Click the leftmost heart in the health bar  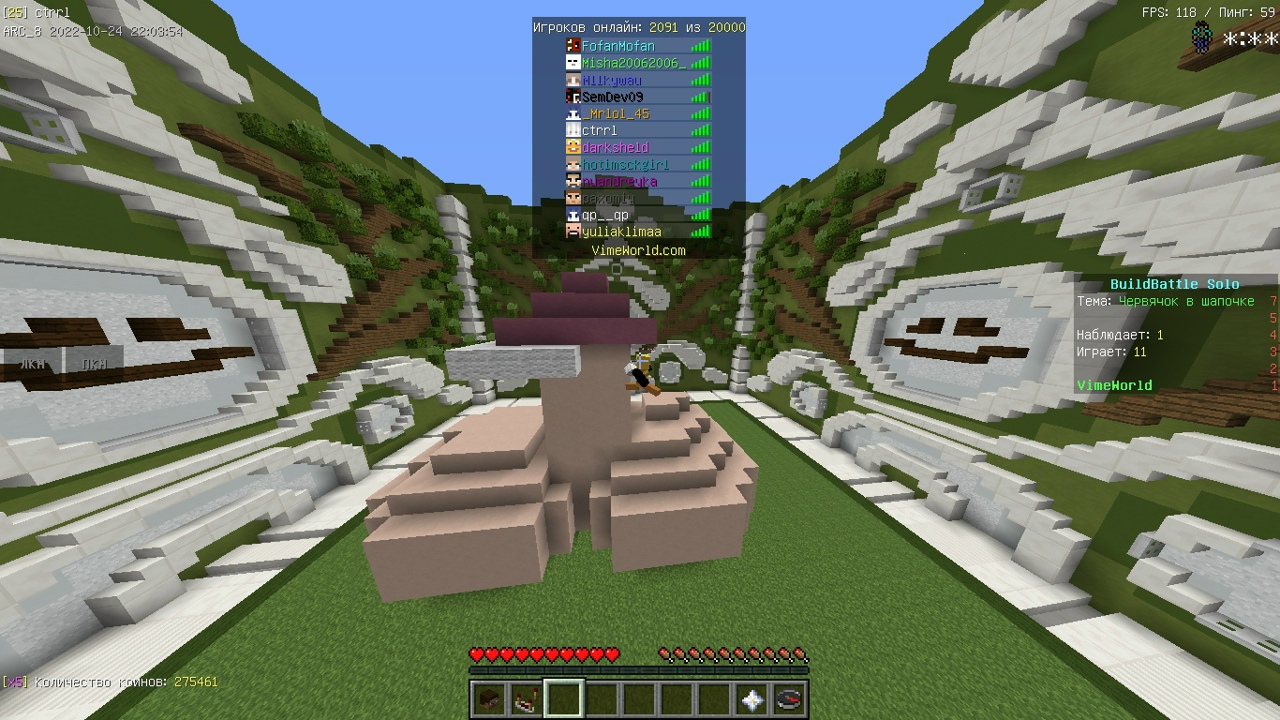(x=476, y=654)
